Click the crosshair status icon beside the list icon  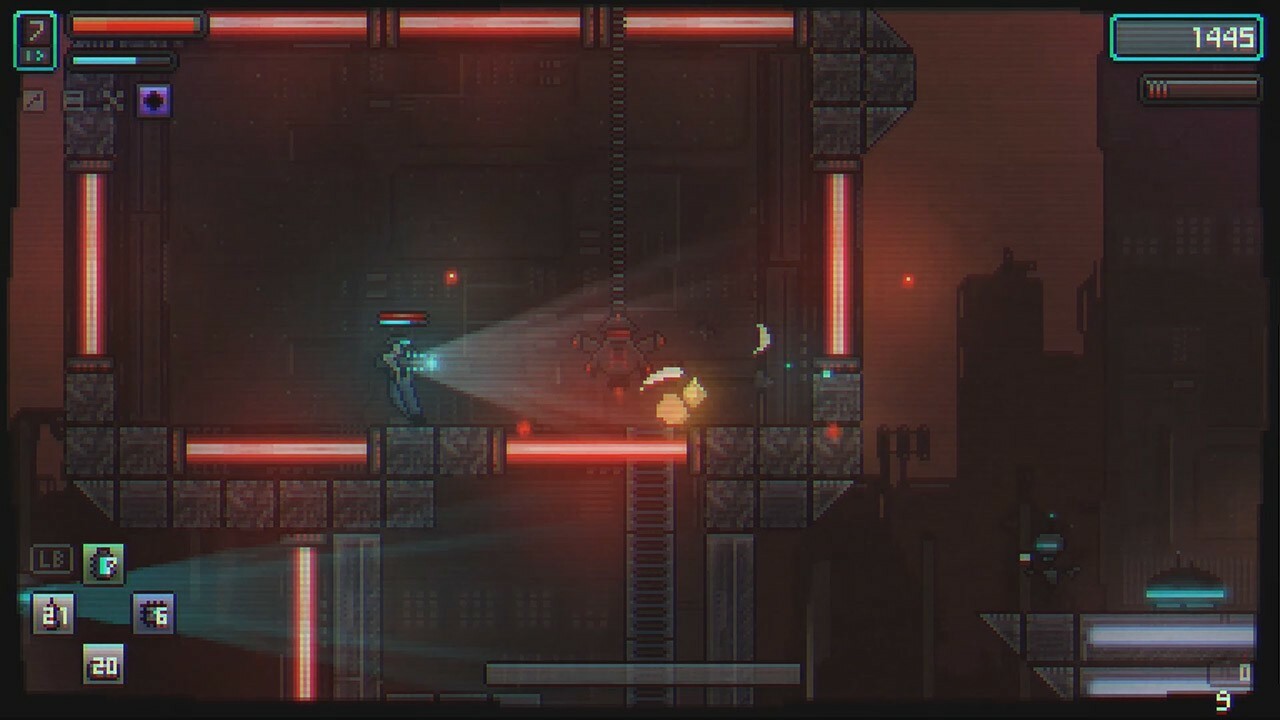112,100
